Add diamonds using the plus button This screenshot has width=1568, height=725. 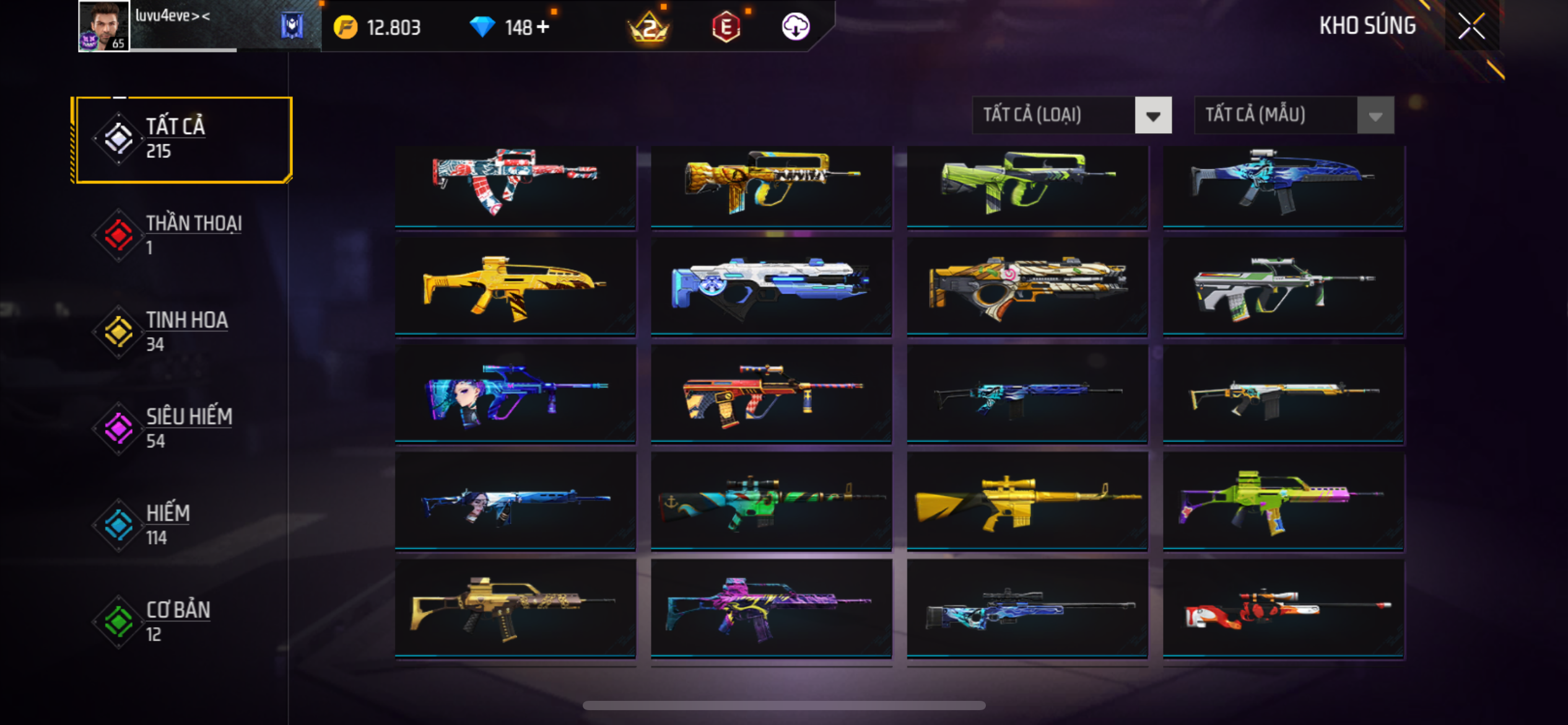[x=543, y=27]
